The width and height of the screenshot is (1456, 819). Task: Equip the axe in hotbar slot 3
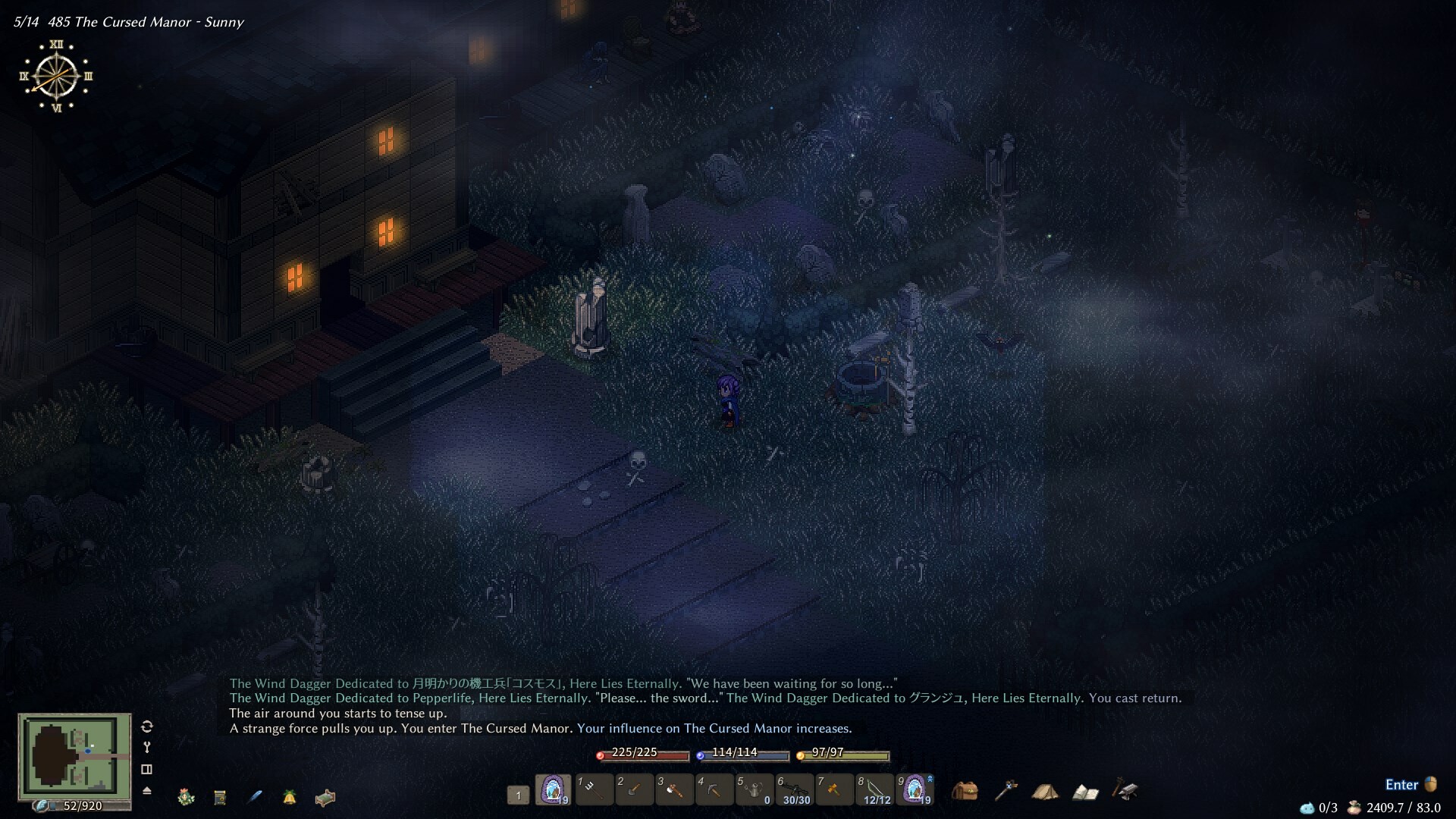point(674,790)
